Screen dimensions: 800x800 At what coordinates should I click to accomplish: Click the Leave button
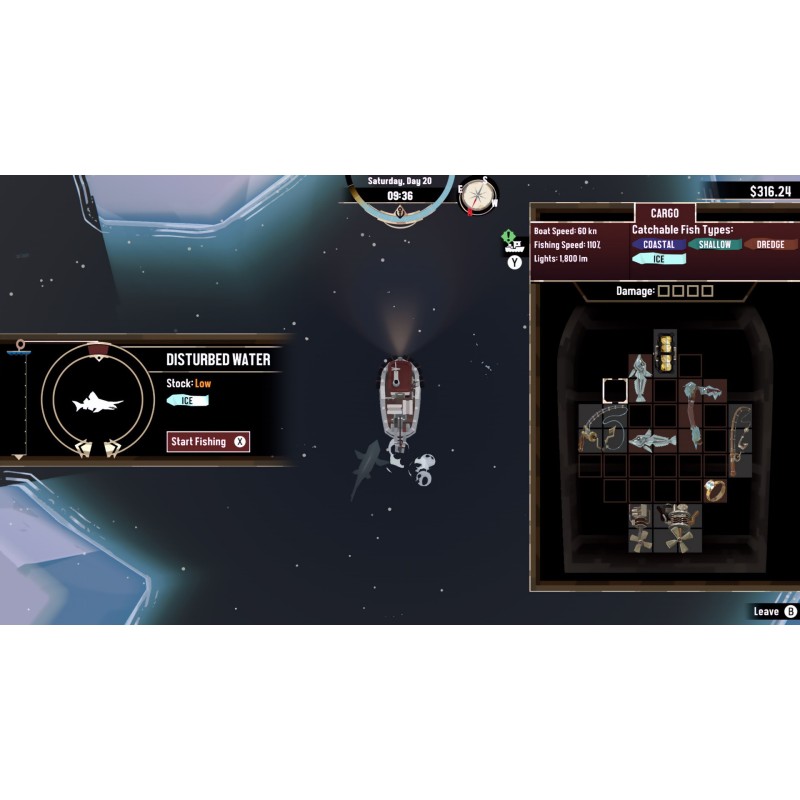tap(775, 611)
